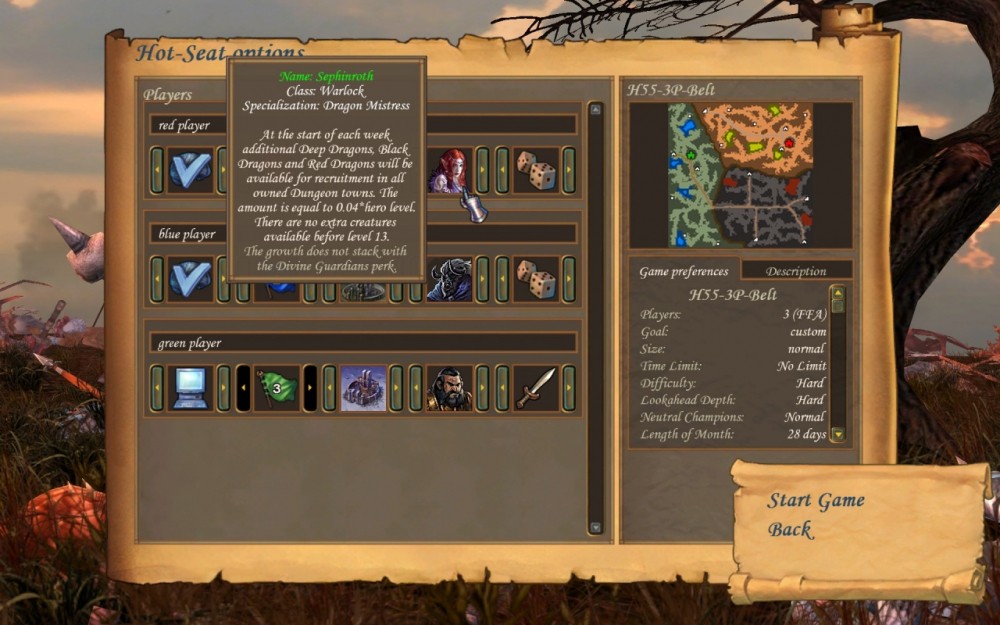Click the green player's computer icon
This screenshot has width=1000, height=625.
(189, 388)
